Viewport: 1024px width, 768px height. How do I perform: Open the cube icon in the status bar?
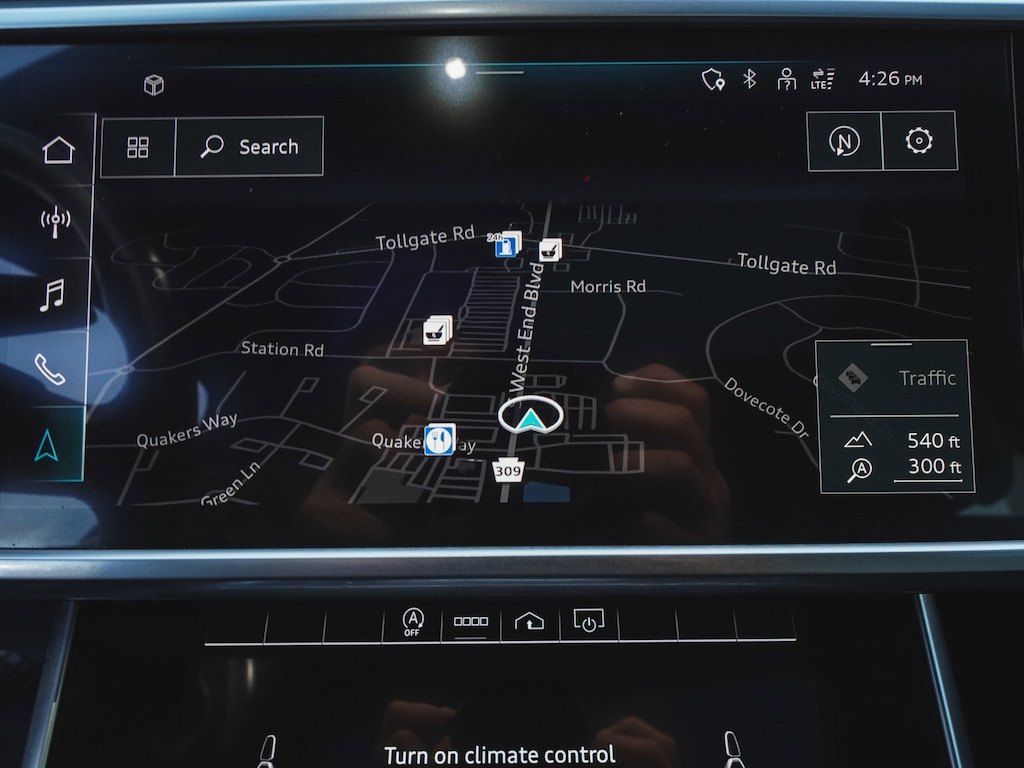(x=153, y=85)
